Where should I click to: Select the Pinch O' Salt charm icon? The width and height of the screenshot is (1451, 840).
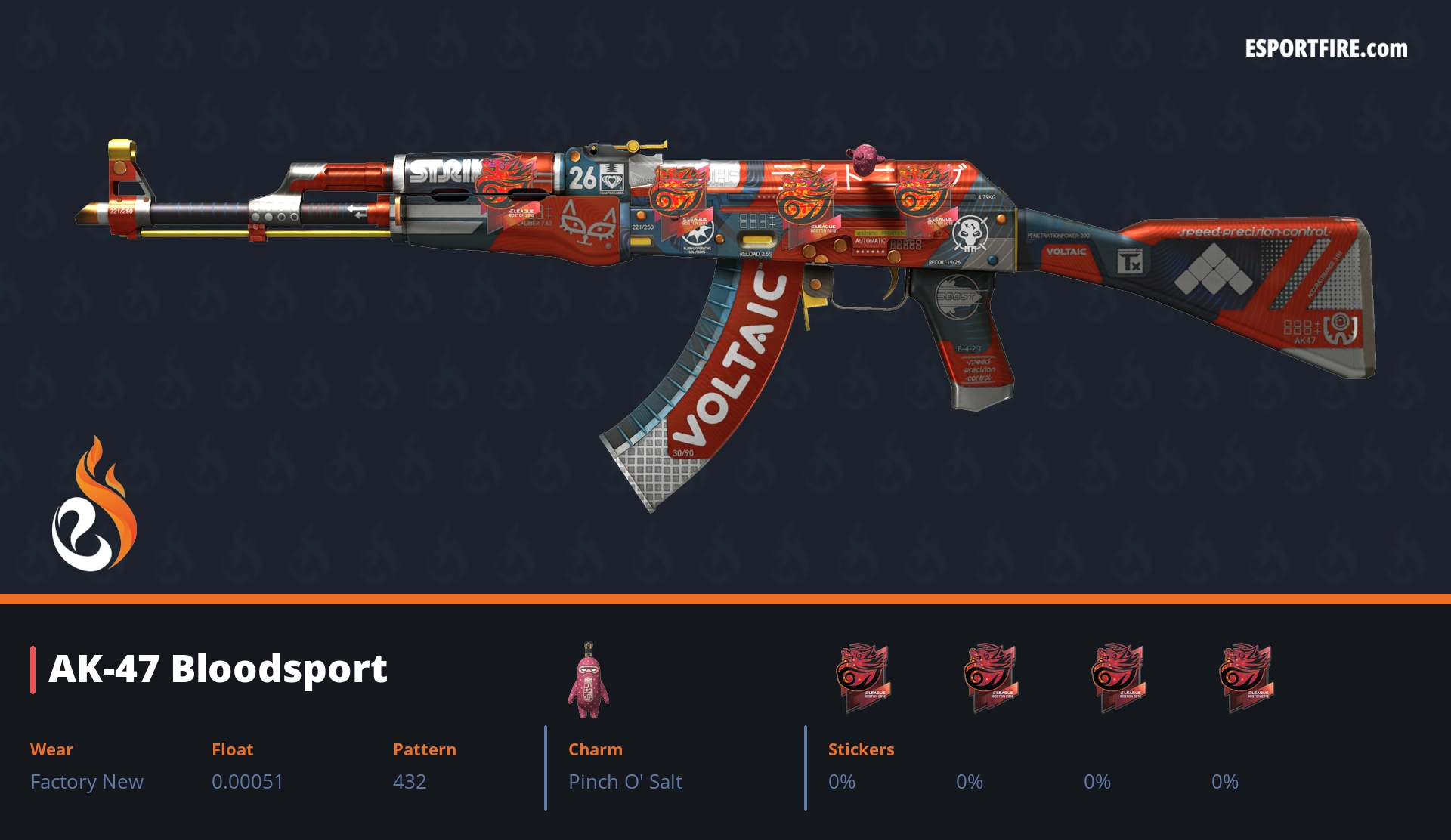(588, 680)
